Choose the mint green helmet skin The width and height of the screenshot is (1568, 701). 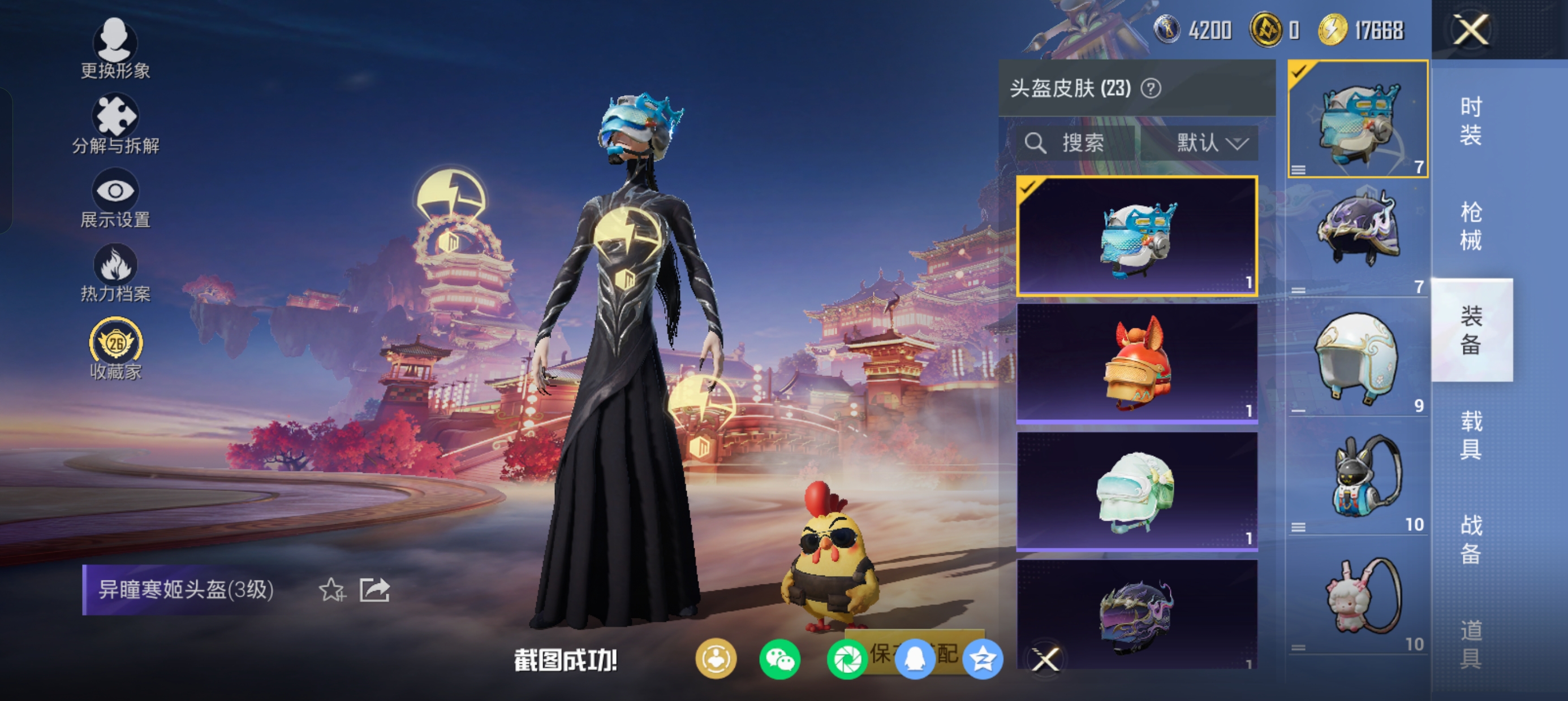[x=1137, y=491]
